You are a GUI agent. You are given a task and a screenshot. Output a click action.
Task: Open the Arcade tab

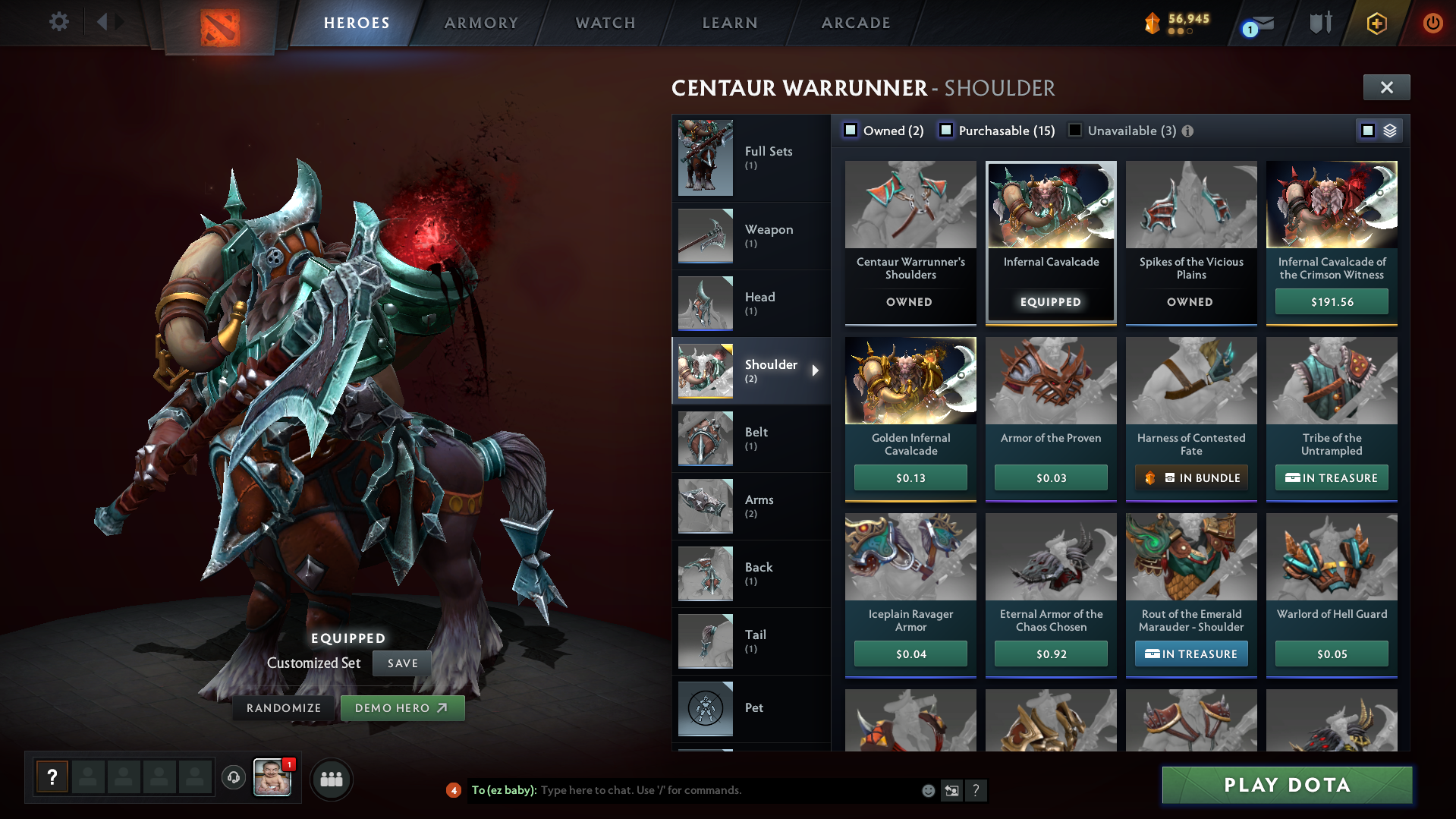tap(856, 23)
